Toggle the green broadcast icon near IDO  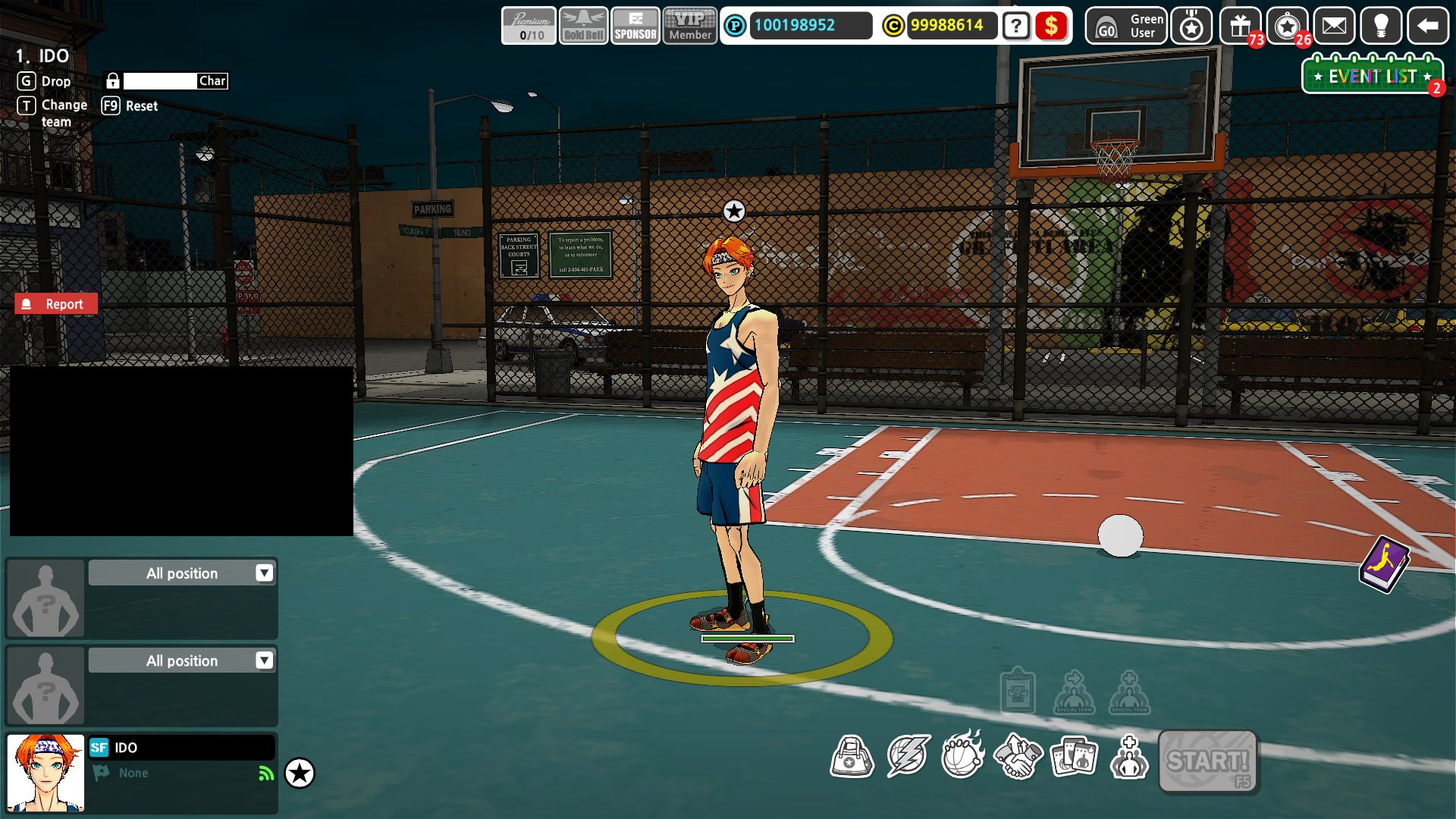coord(263,772)
